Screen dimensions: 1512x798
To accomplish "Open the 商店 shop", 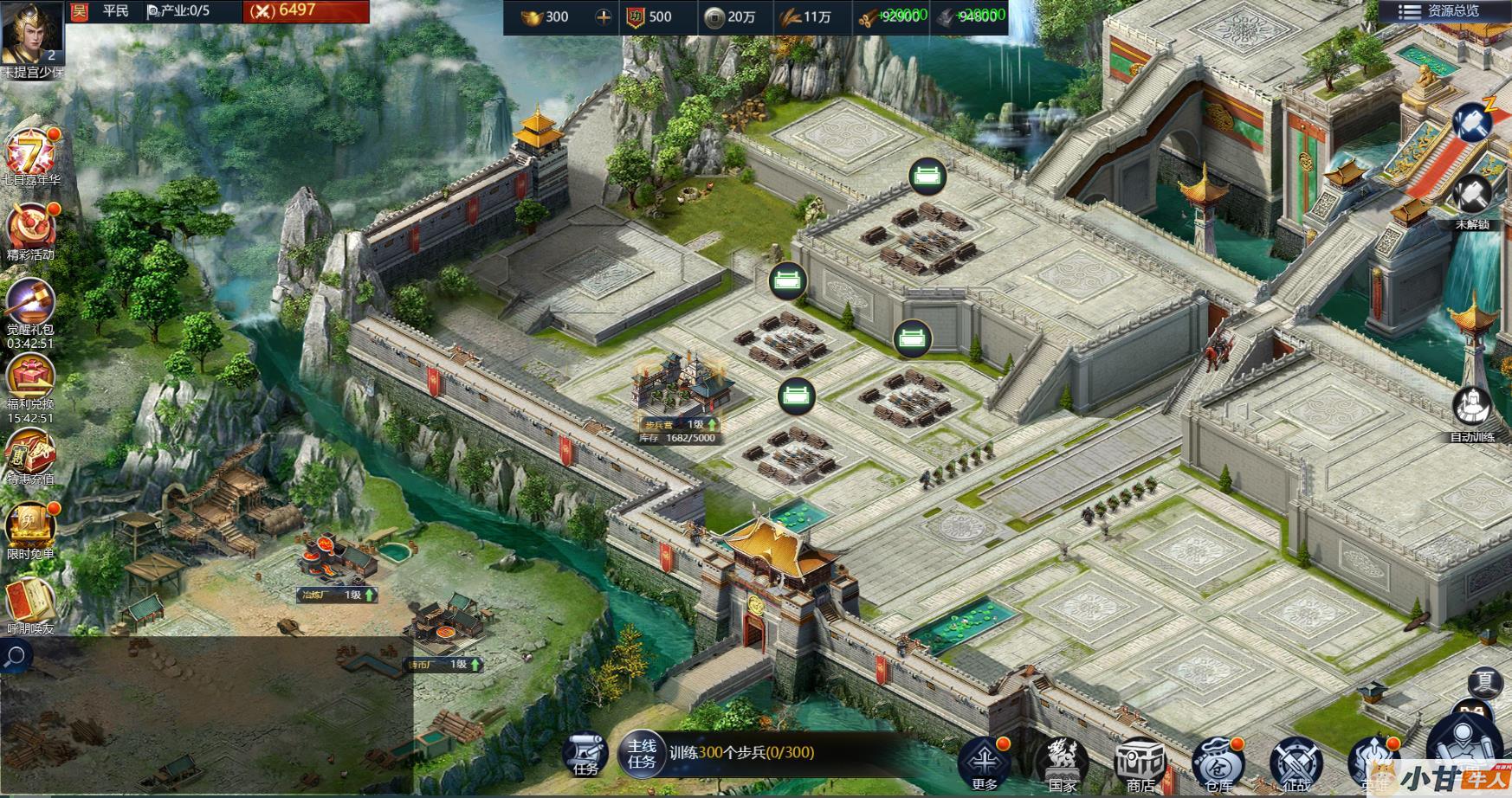I will pyautogui.click(x=1140, y=762).
